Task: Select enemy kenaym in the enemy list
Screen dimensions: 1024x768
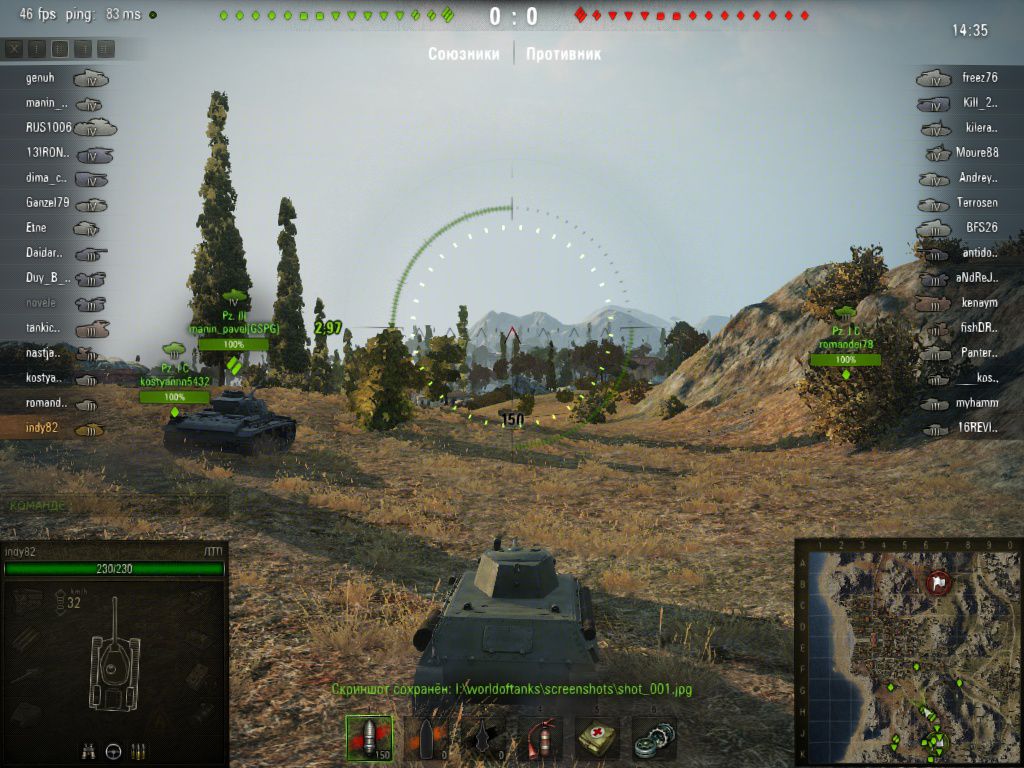Action: (x=980, y=303)
